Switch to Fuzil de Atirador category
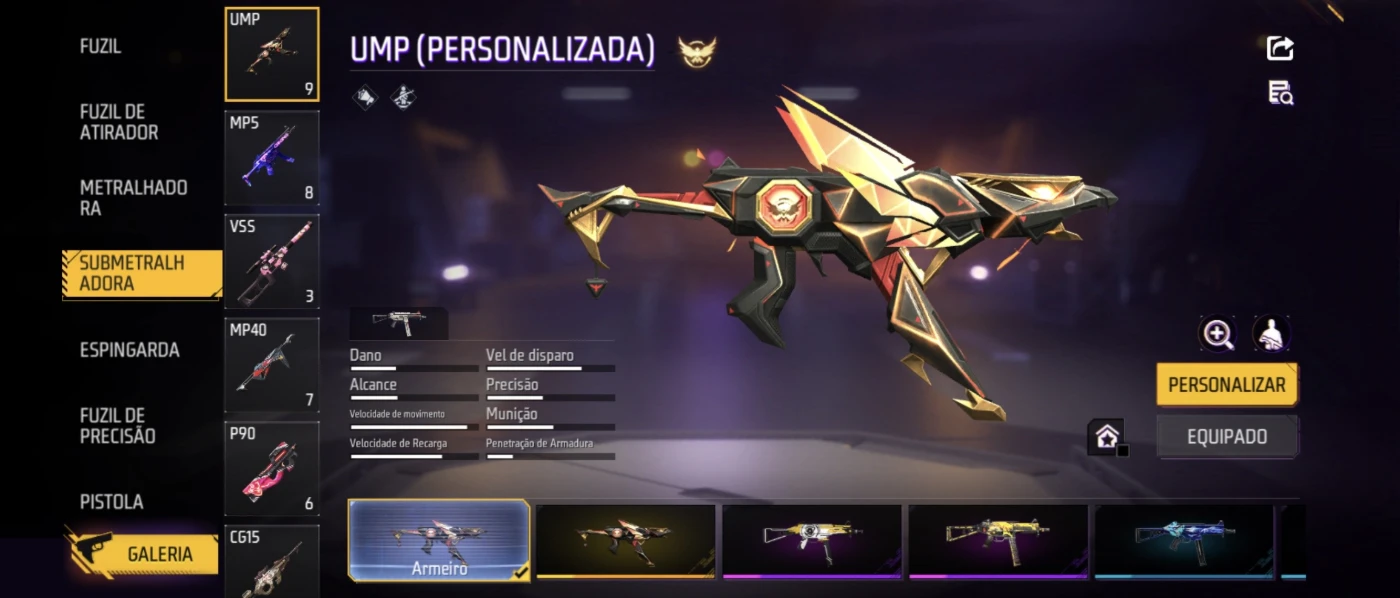The image size is (1400, 598). pyautogui.click(x=119, y=122)
